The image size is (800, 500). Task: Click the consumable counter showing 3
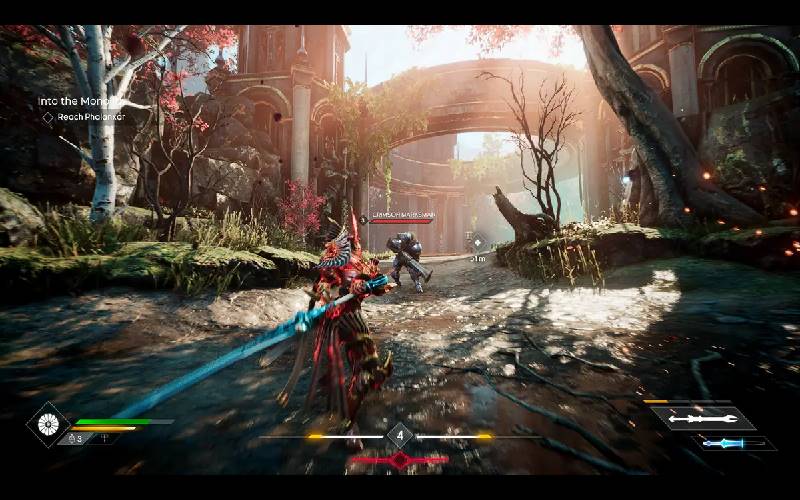point(75,438)
